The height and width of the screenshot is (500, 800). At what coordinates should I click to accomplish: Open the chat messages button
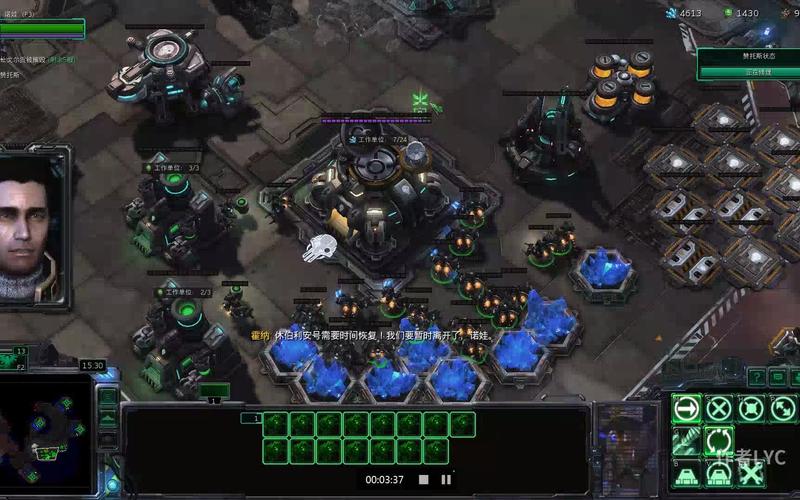coord(777,376)
